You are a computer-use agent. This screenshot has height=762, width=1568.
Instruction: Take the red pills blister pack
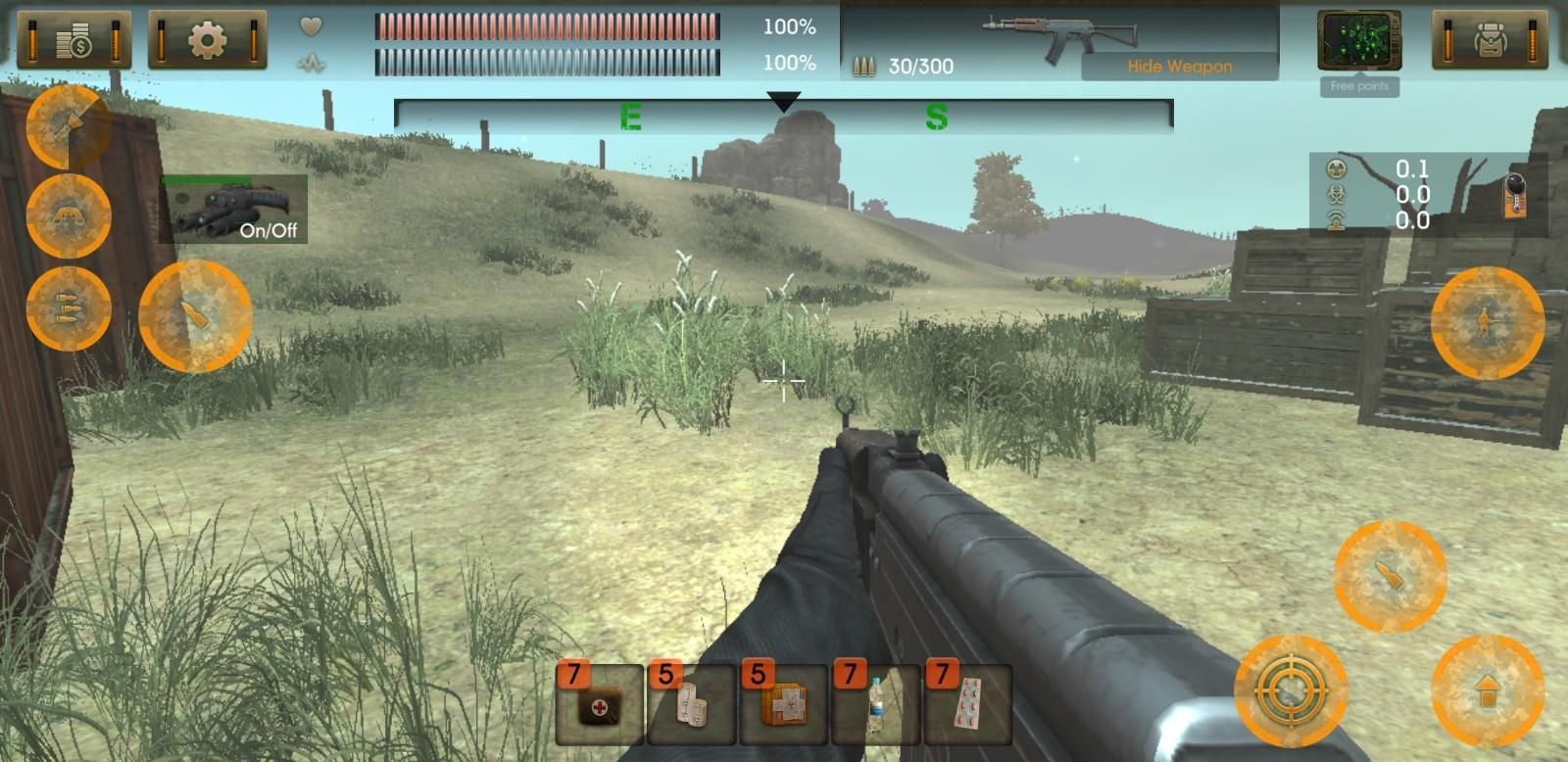coord(967,704)
